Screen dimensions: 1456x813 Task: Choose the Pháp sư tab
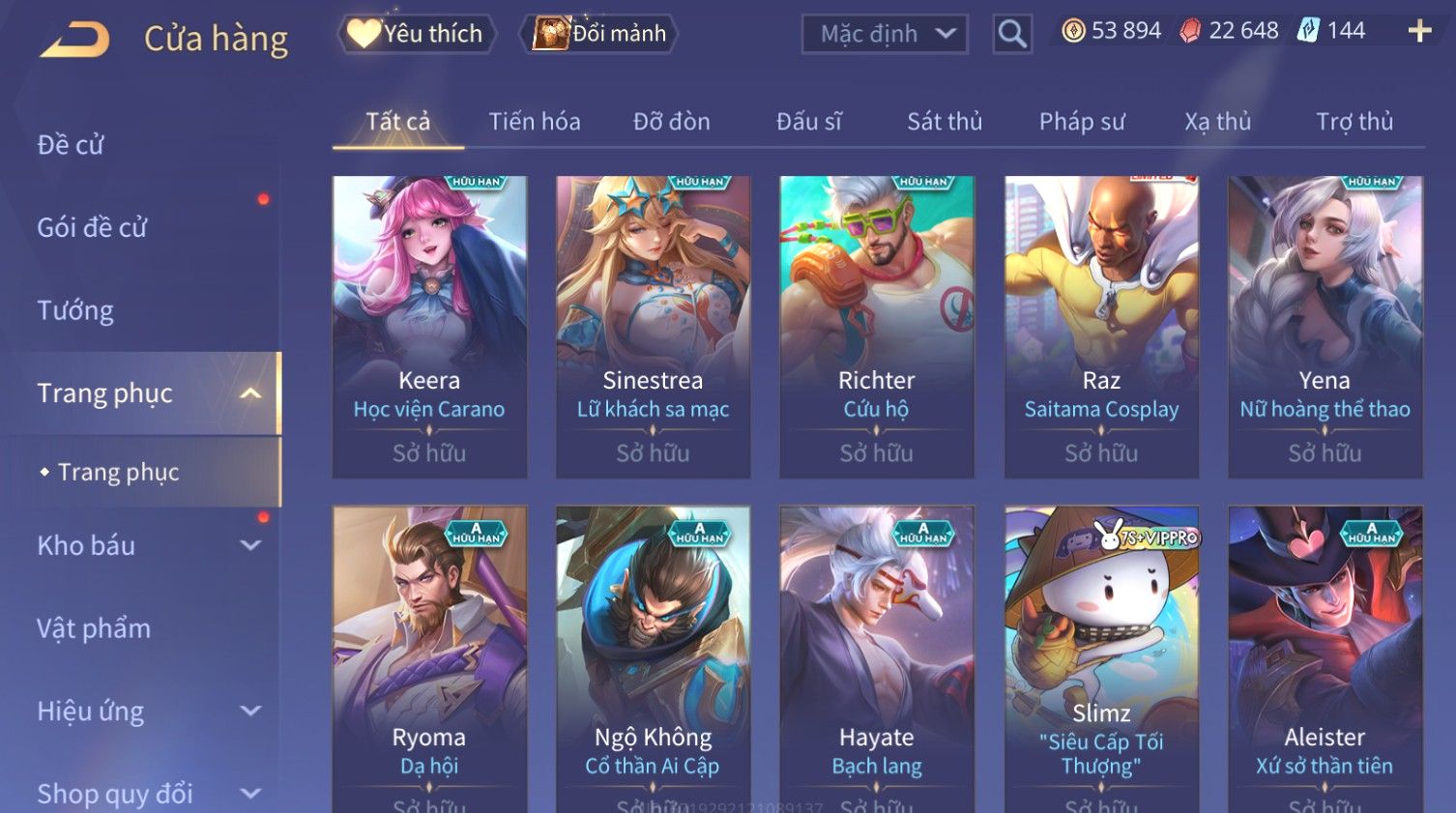tap(1081, 122)
